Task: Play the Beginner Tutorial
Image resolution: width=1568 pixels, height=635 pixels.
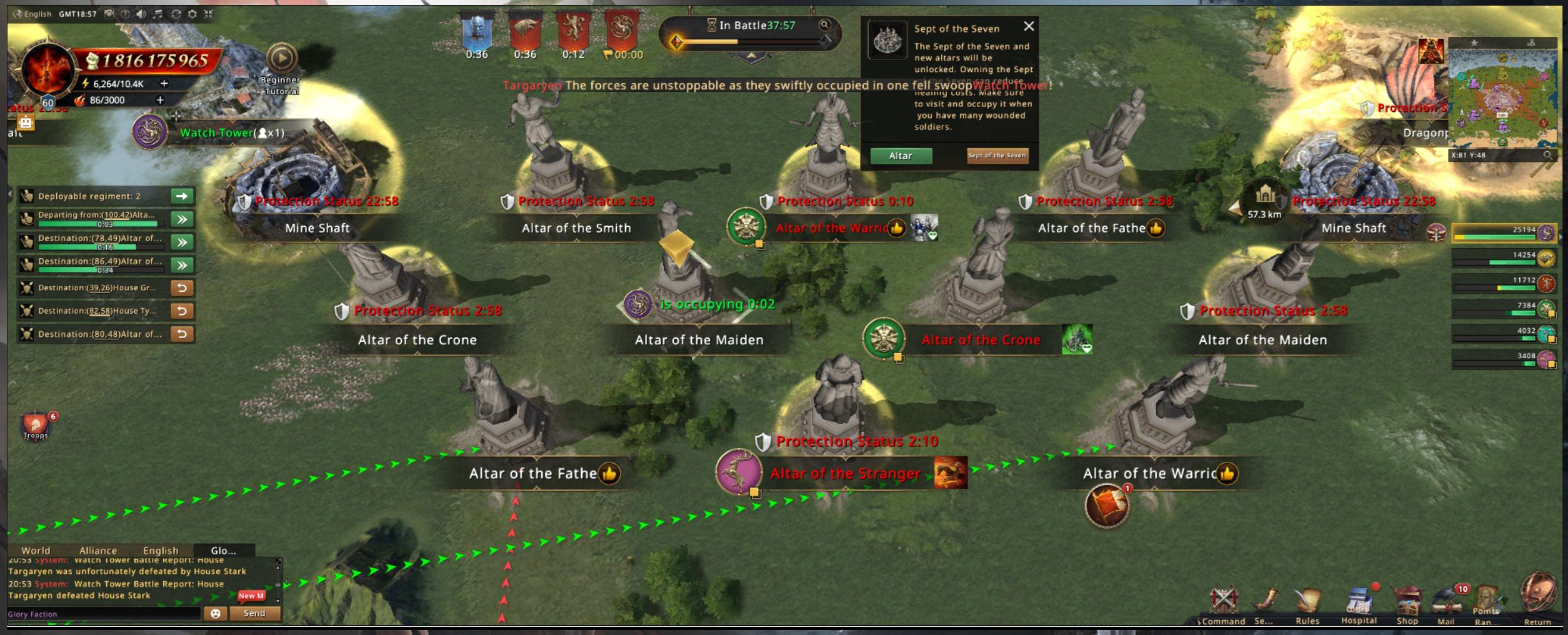Action: 282,59
